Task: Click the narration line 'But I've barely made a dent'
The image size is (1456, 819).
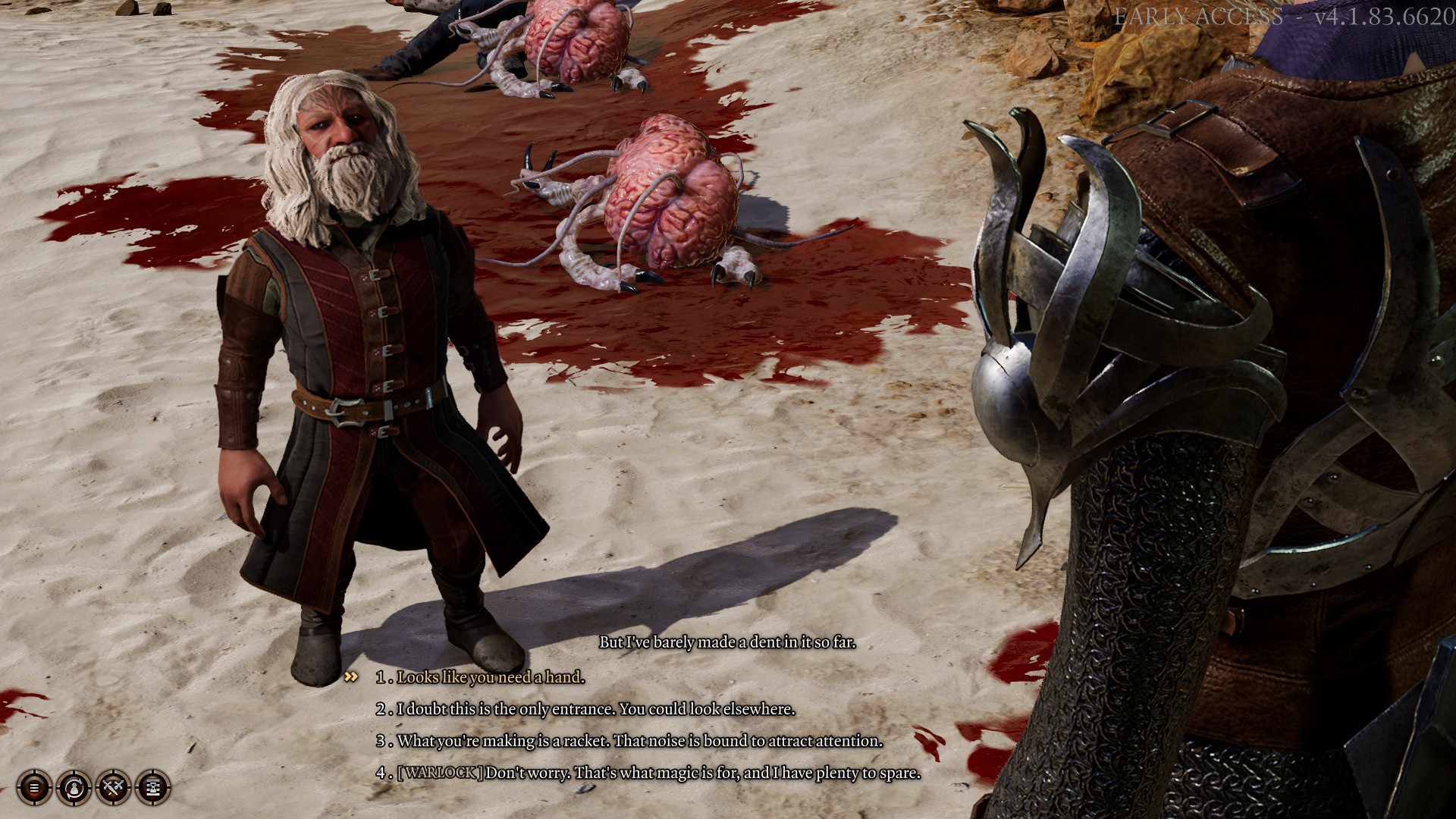Action: click(x=727, y=641)
